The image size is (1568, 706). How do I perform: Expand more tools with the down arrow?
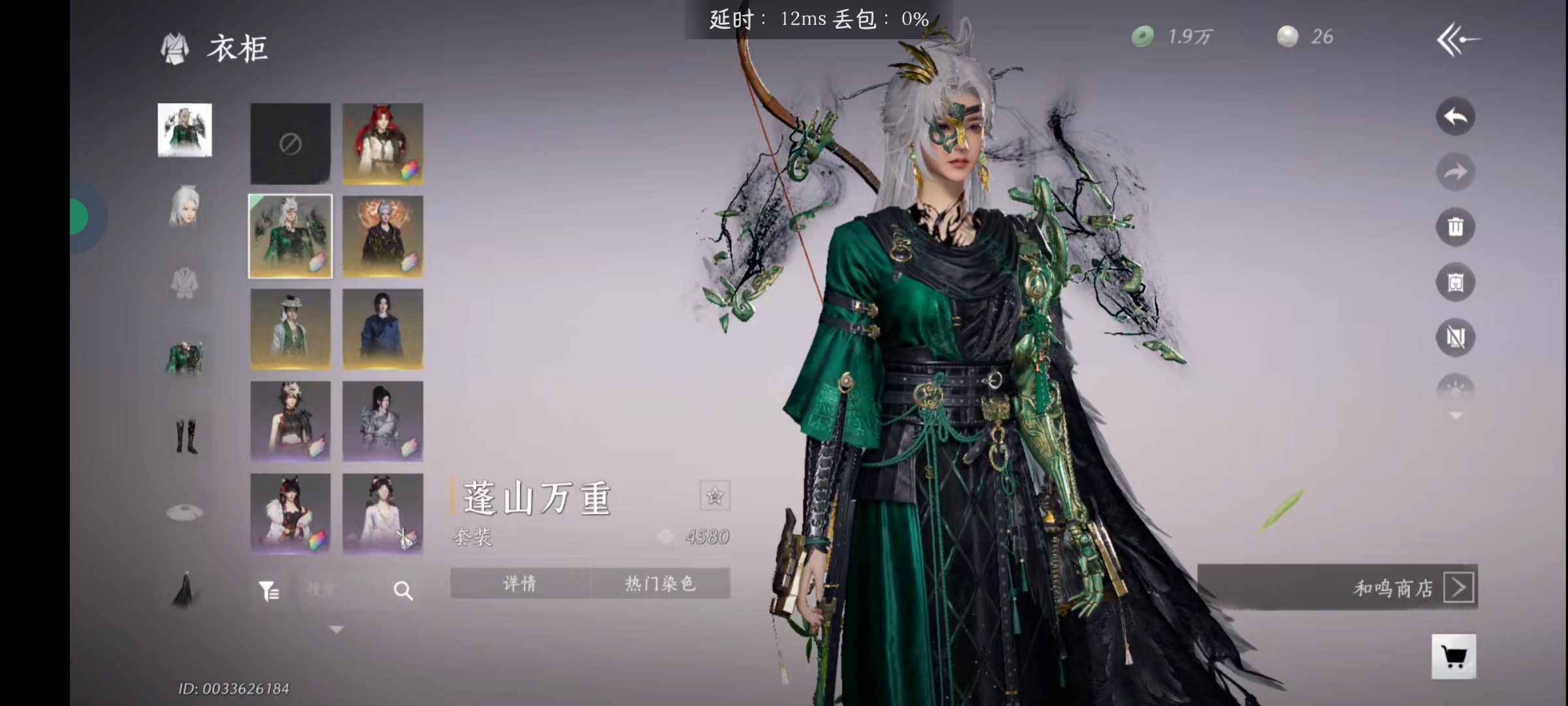point(1456,416)
